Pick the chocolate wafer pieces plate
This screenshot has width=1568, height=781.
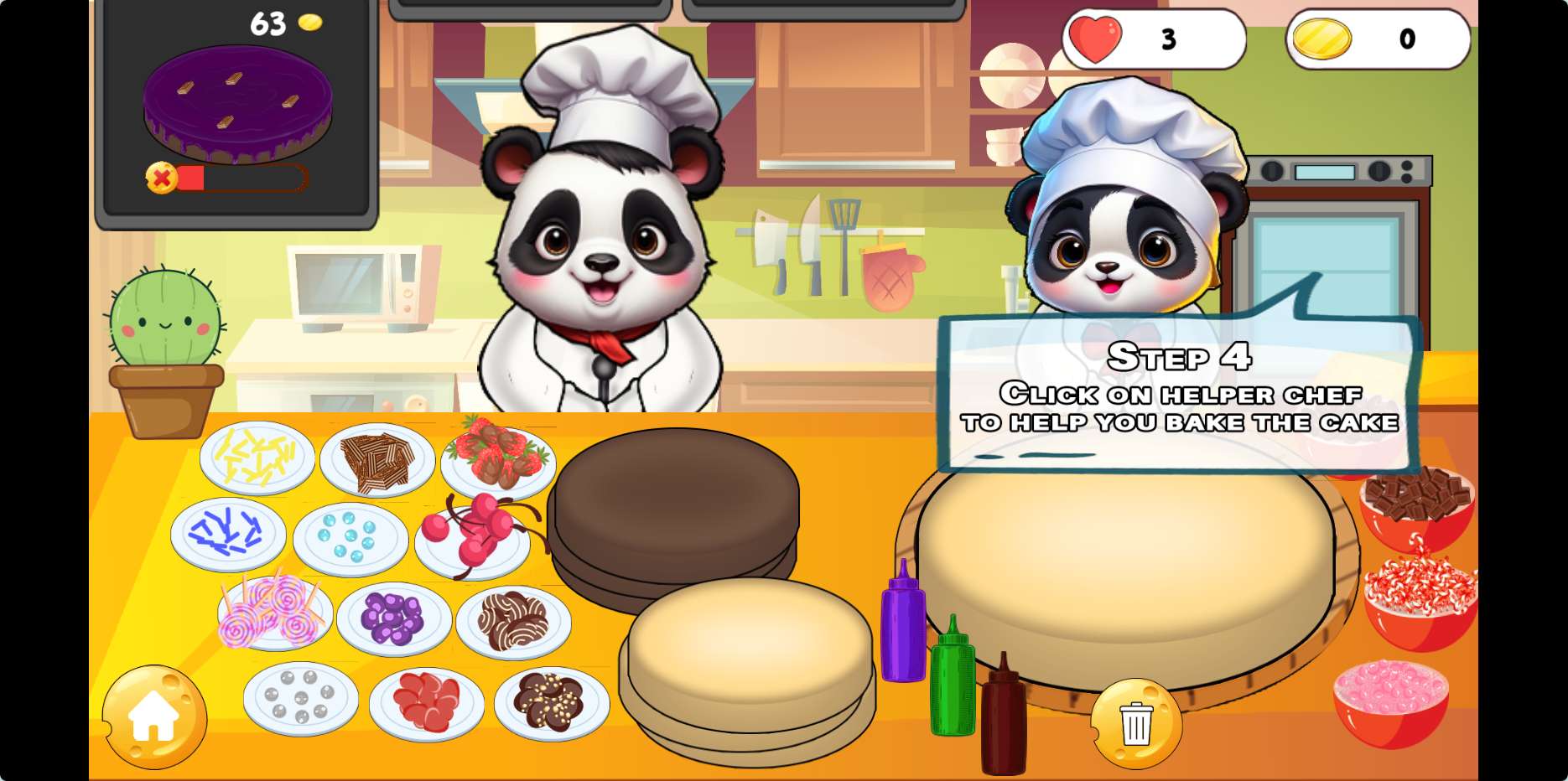tap(377, 461)
